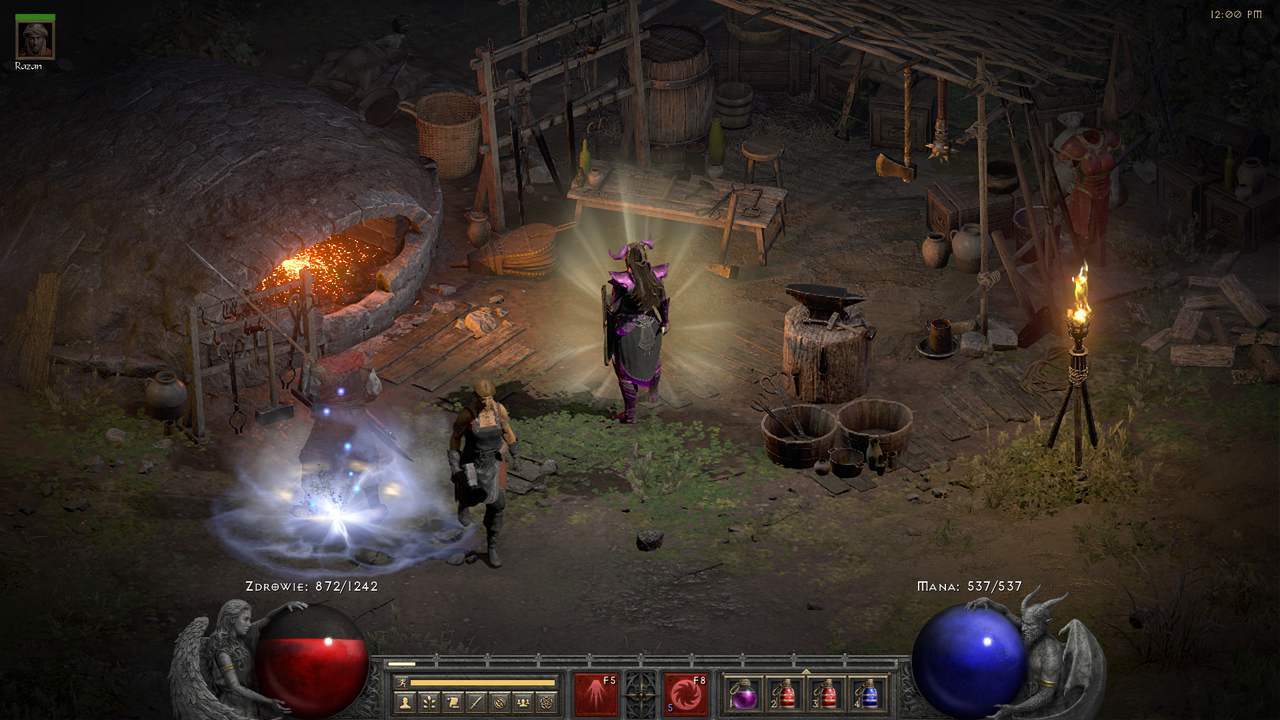Select the F8 right skill swirl icon
1280x720 pixels.
(686, 693)
